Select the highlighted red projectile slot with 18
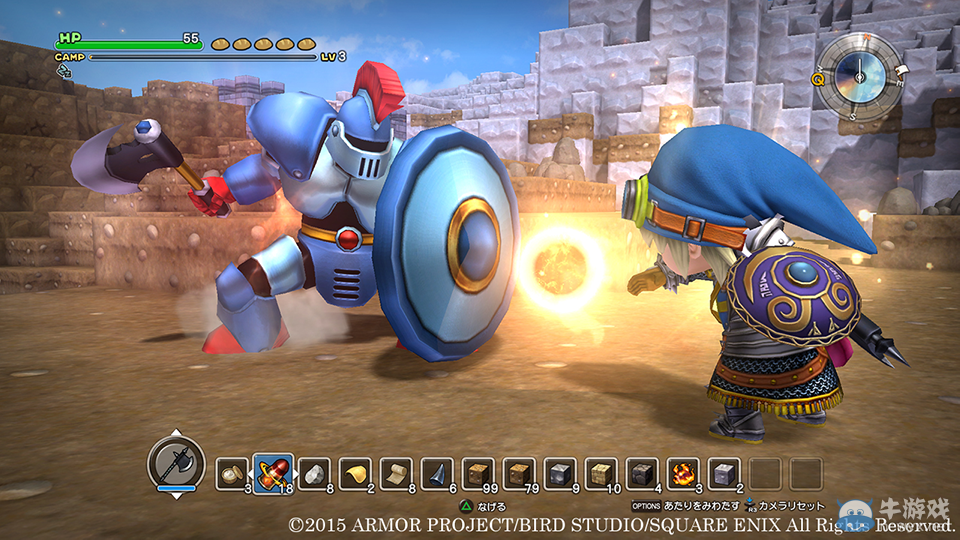The image size is (960, 540). click(273, 472)
